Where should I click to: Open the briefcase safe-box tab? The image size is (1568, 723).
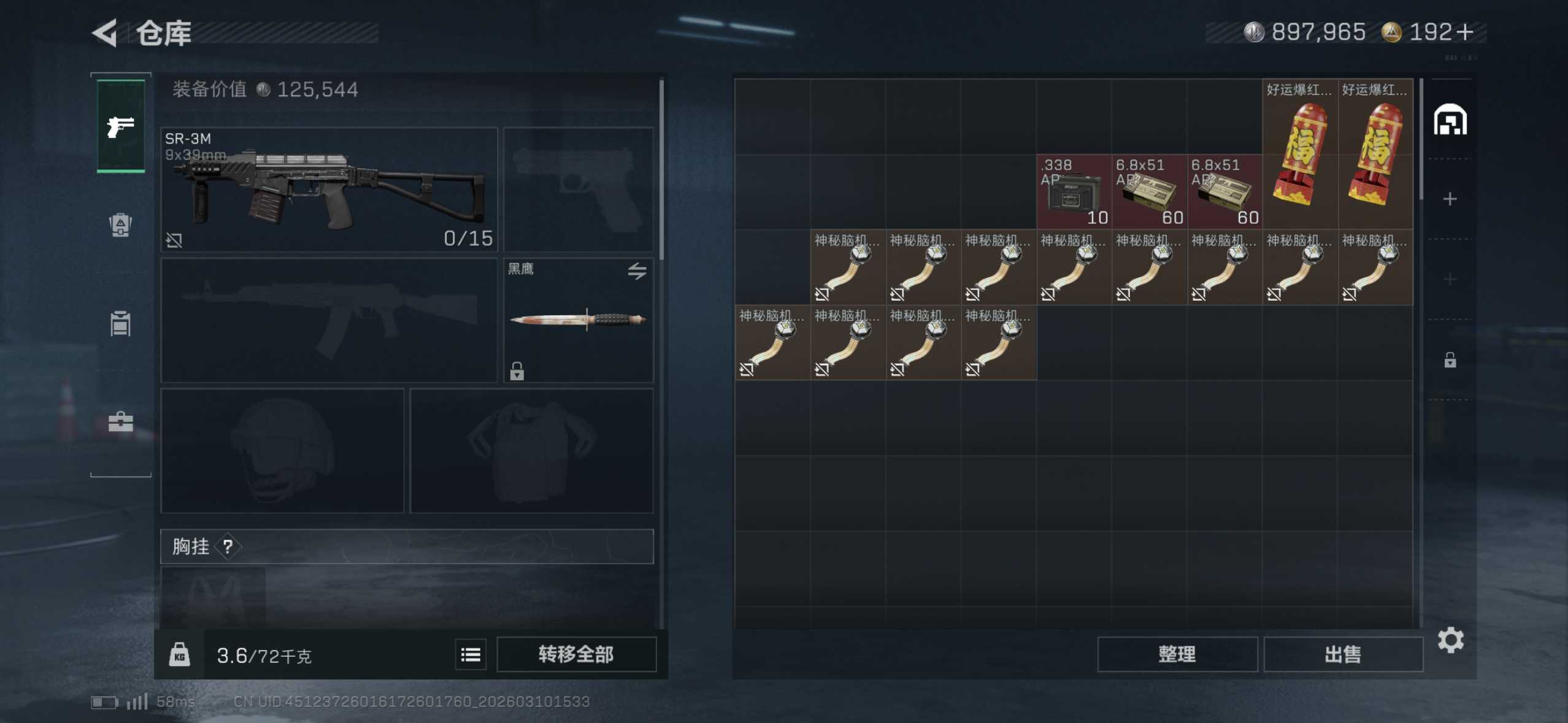click(121, 421)
